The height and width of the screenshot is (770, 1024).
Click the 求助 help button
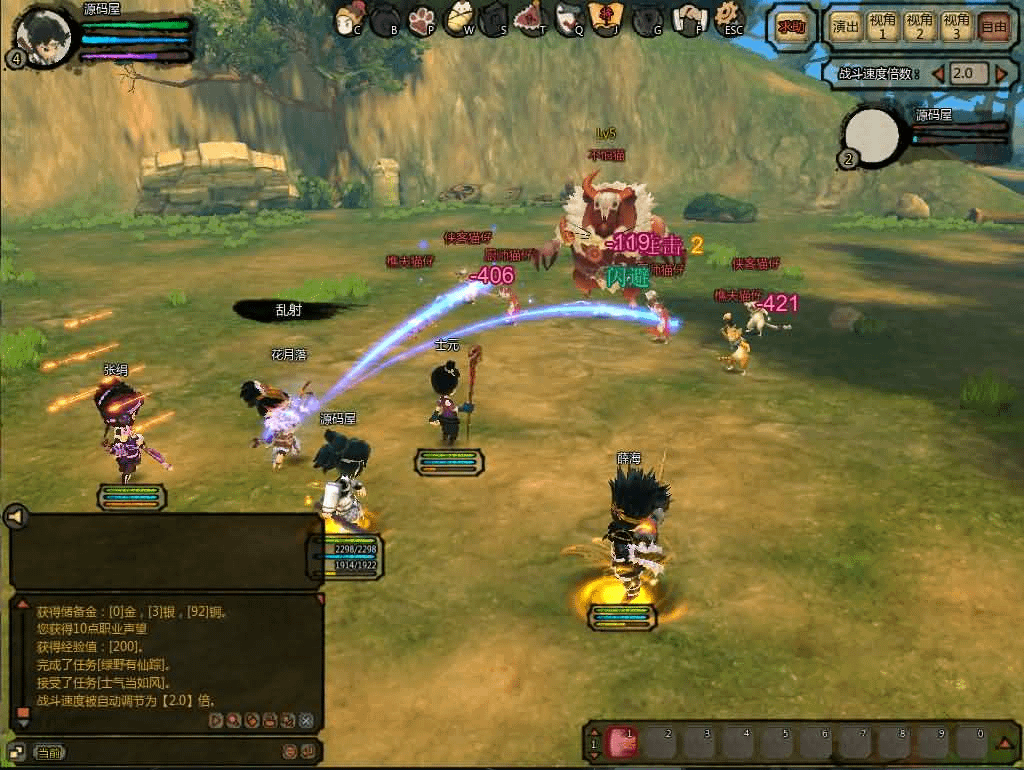[792, 27]
